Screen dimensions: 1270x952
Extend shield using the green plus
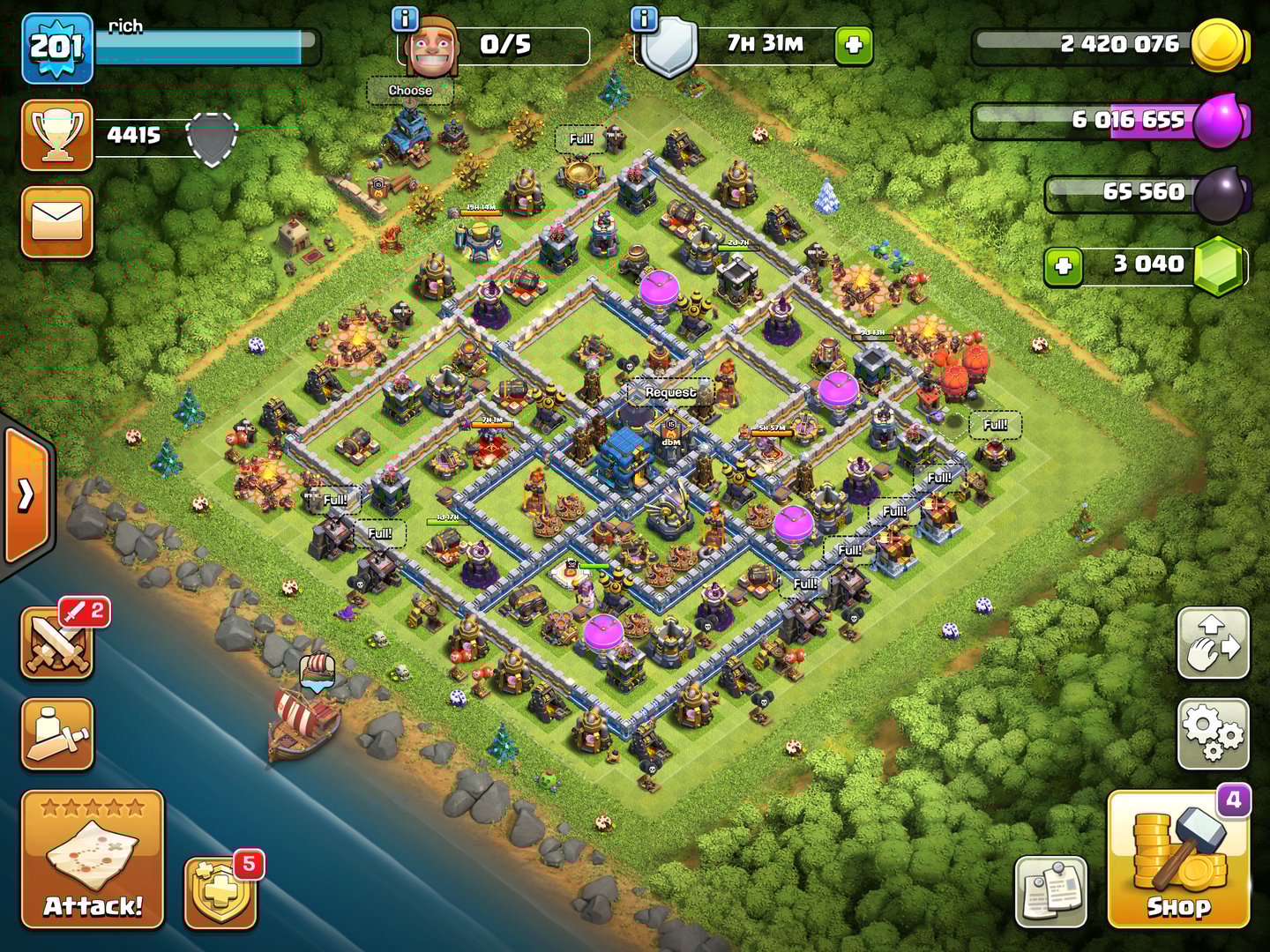(x=854, y=45)
